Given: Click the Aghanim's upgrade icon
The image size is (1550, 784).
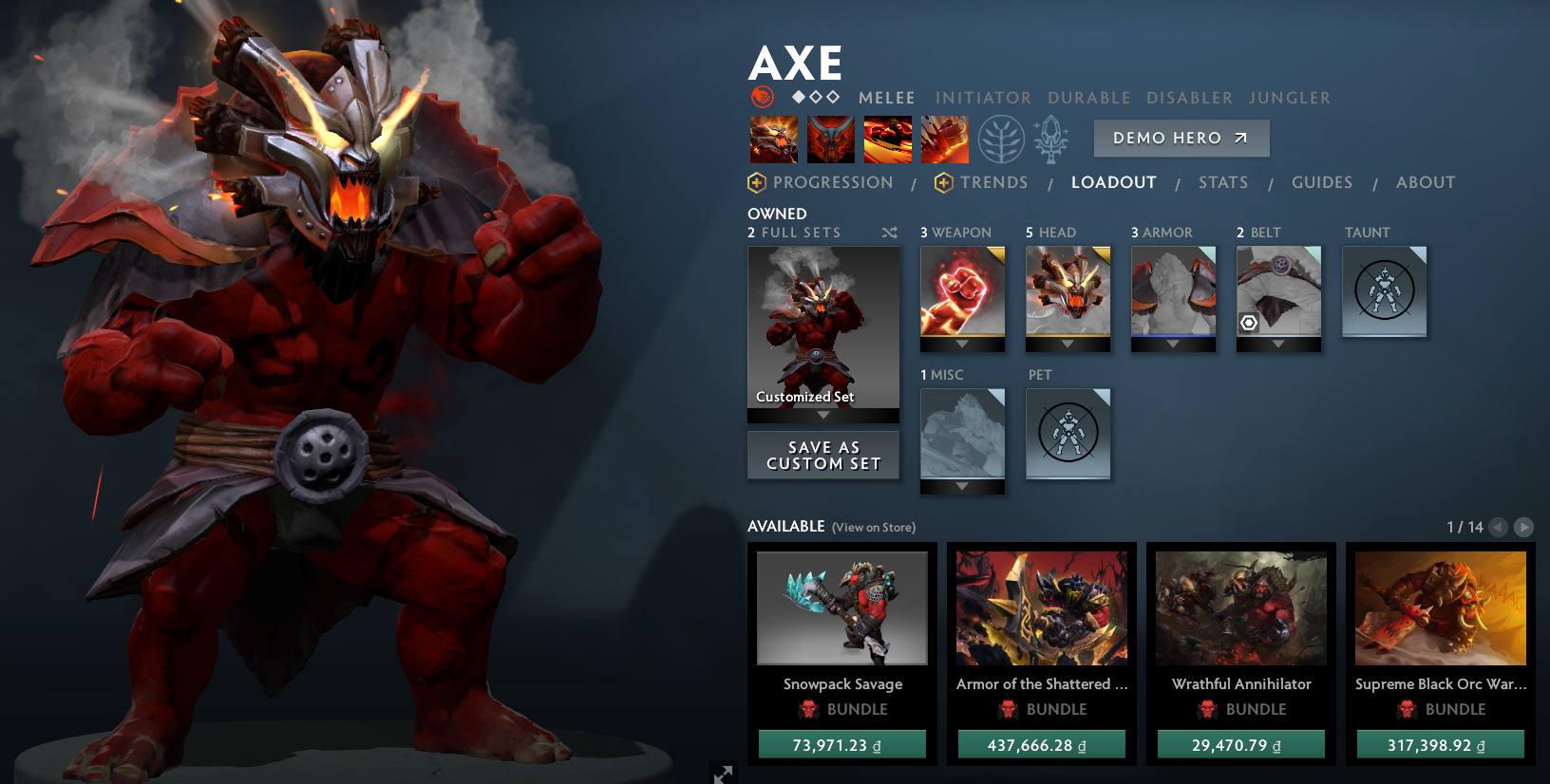Looking at the screenshot, I should (x=1052, y=139).
